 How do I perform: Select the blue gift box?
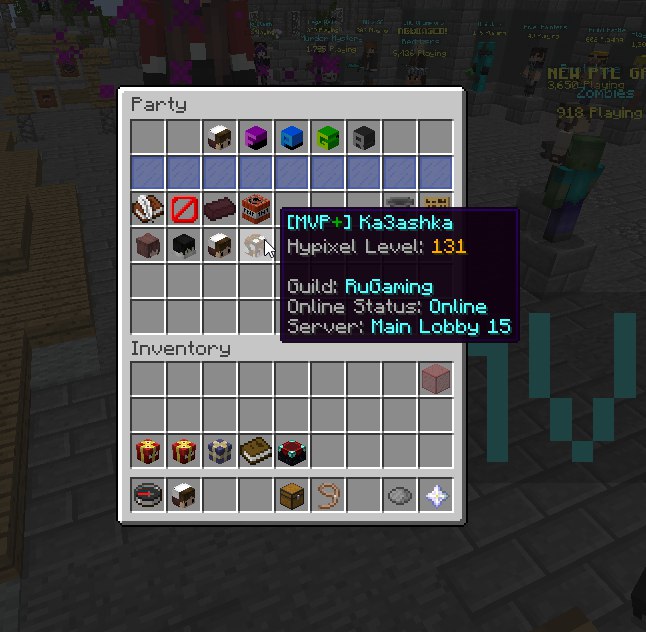click(x=220, y=452)
